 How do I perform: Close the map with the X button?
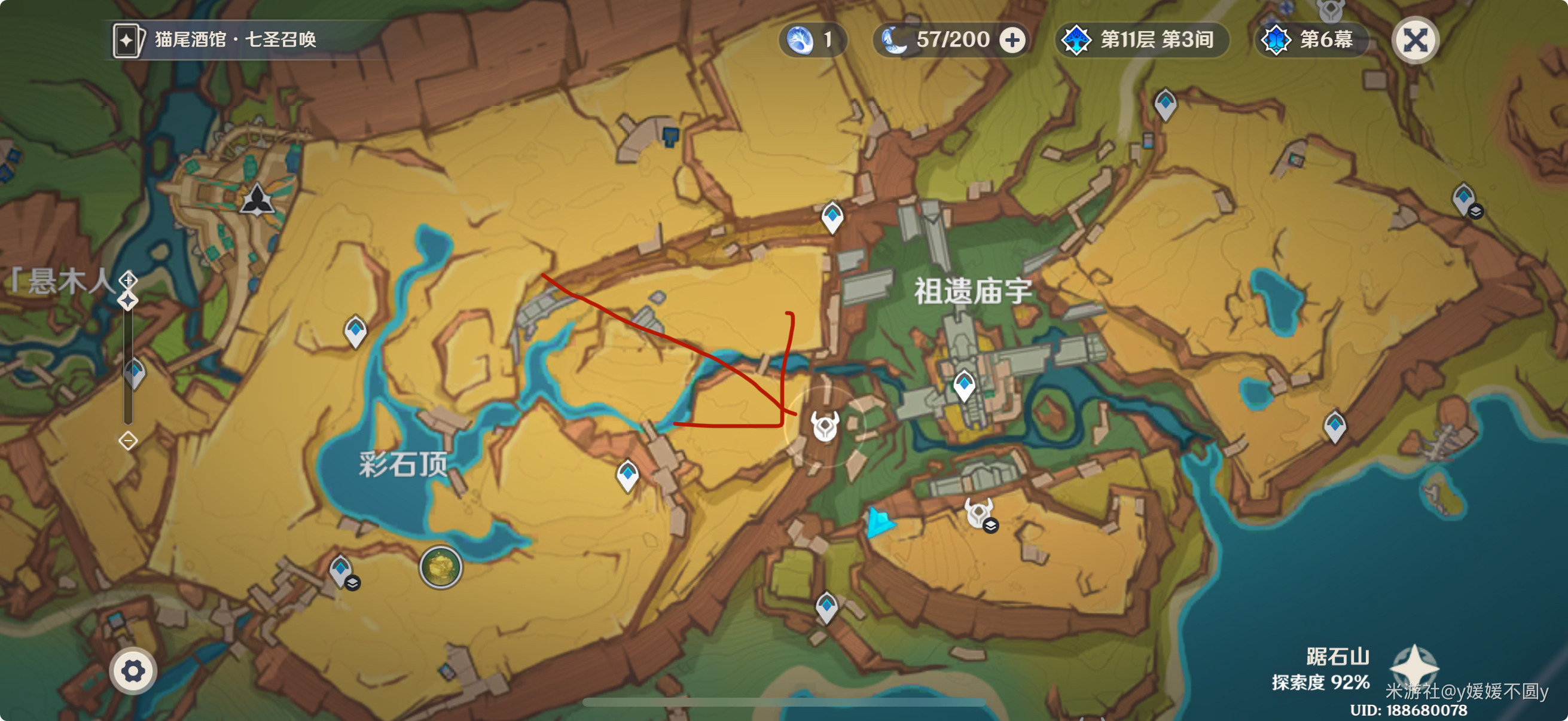pyautogui.click(x=1415, y=41)
